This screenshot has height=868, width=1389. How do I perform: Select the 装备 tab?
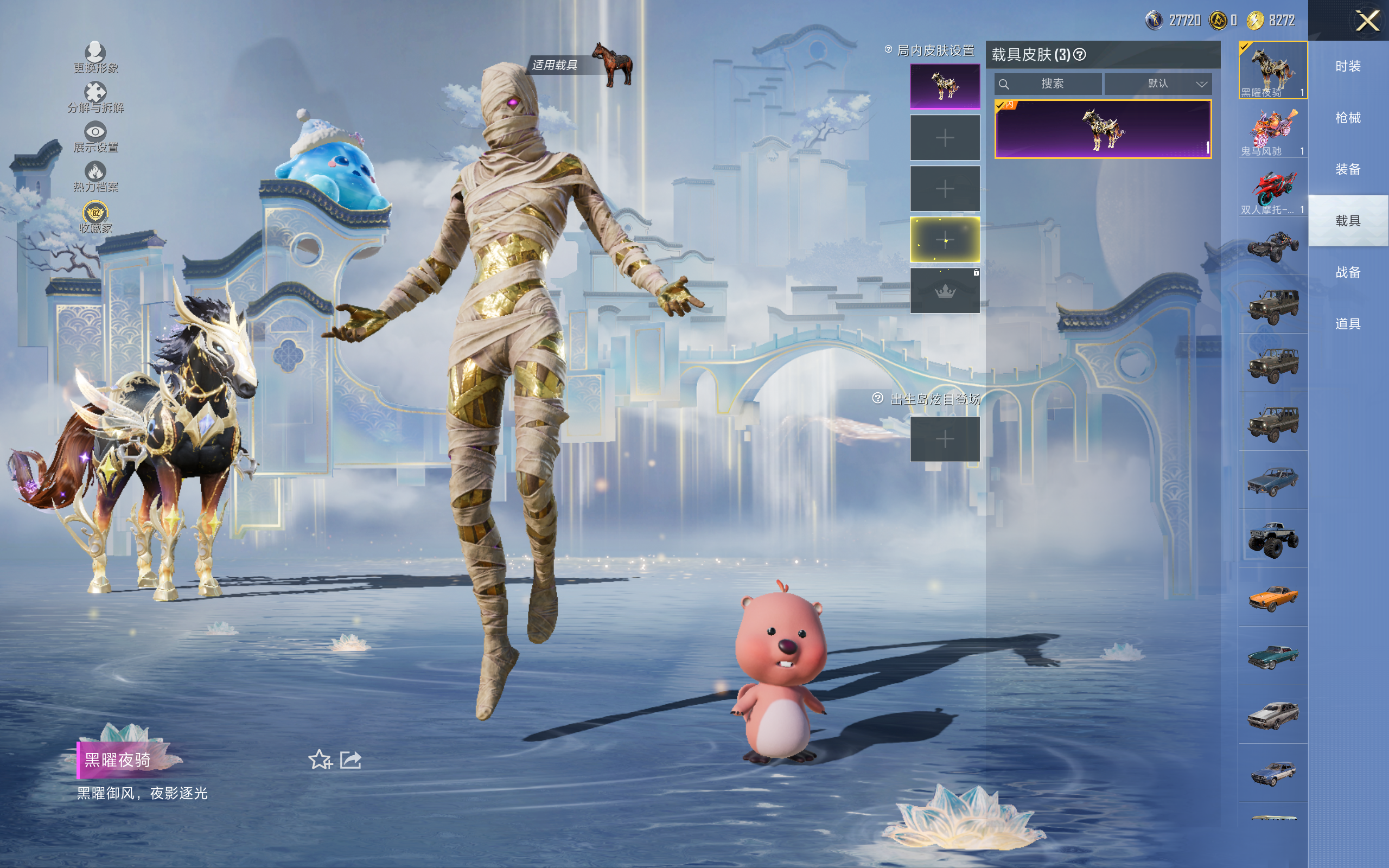tap(1348, 169)
